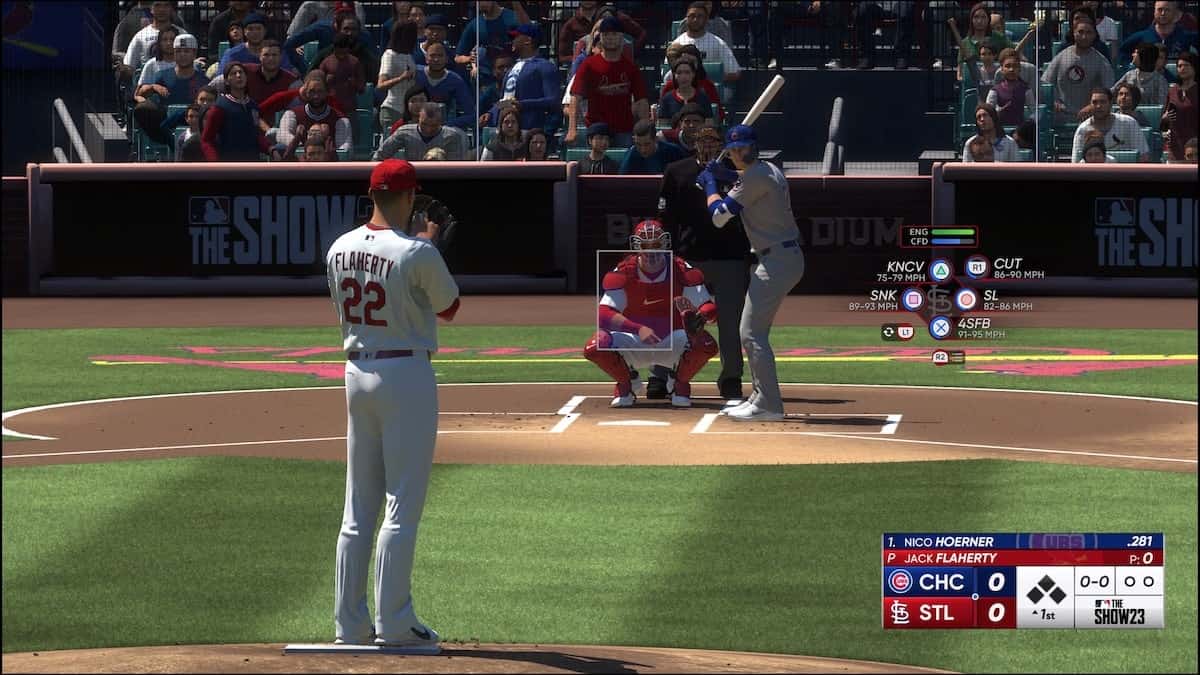The height and width of the screenshot is (675, 1200).
Task: Choose the CUT cutter pitch
Action: point(977,267)
